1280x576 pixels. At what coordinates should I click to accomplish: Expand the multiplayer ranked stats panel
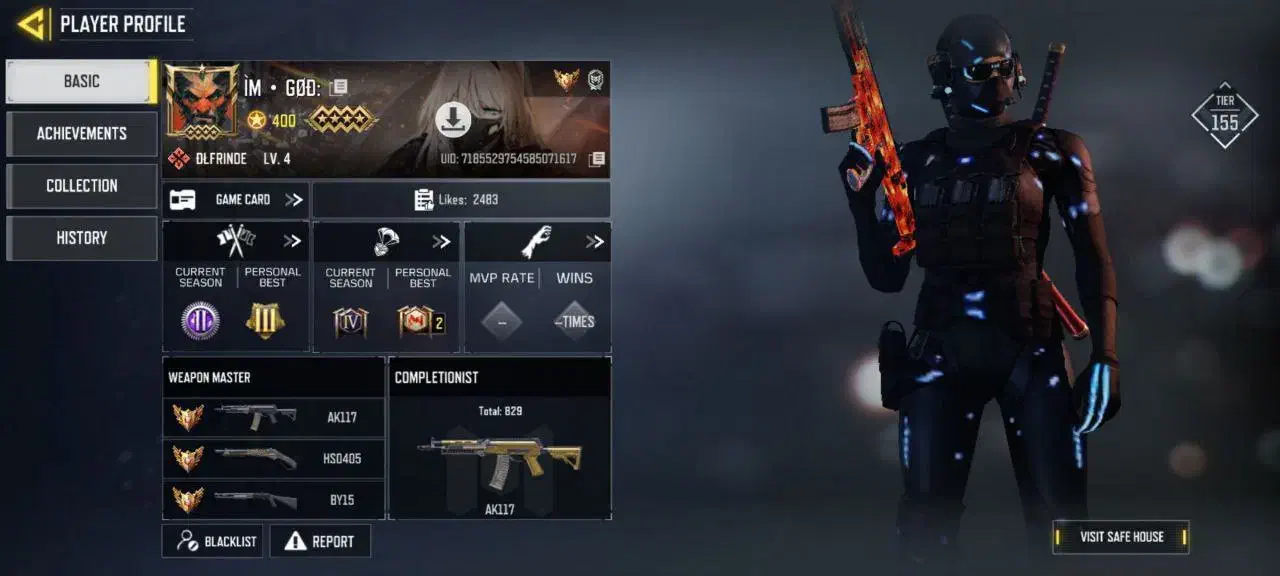coord(292,241)
